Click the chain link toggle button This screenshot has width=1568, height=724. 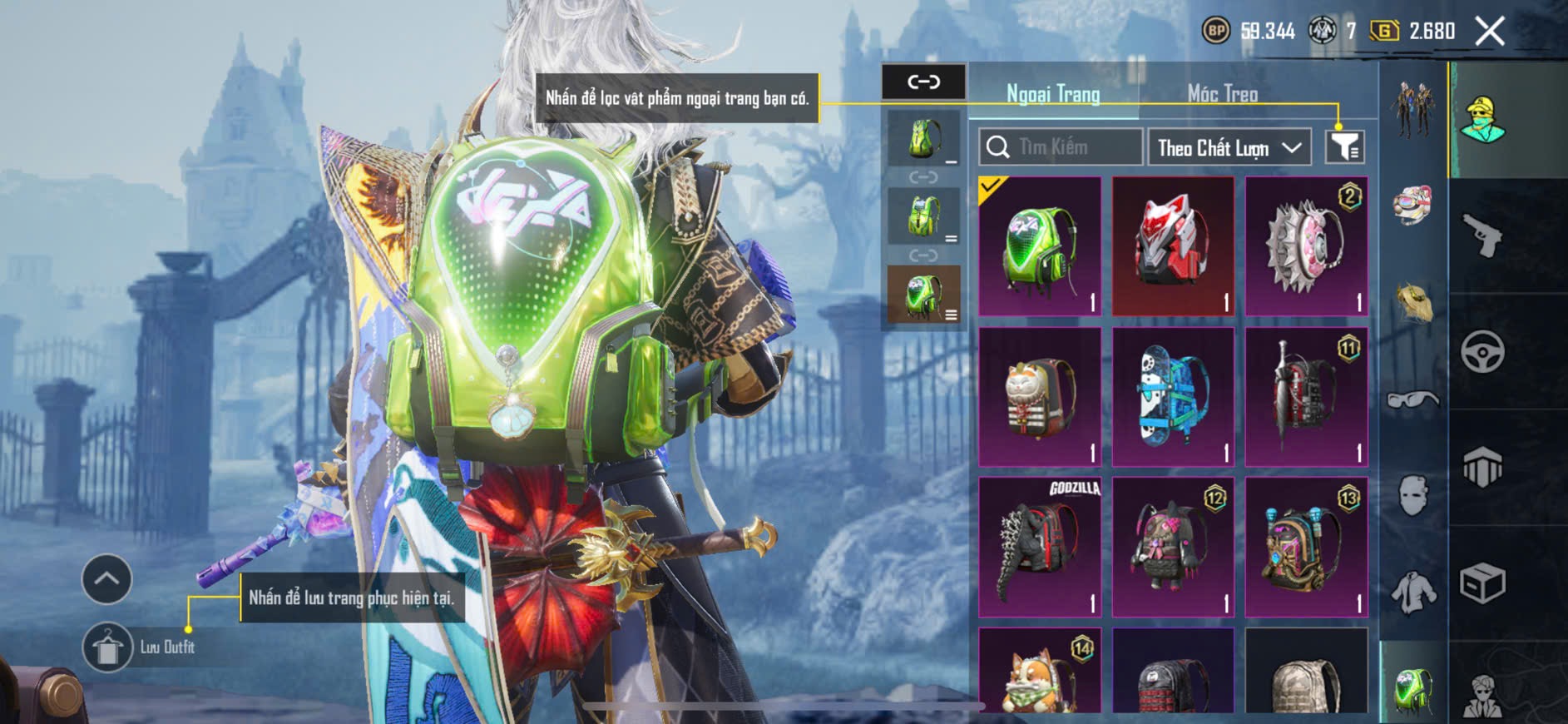(923, 82)
